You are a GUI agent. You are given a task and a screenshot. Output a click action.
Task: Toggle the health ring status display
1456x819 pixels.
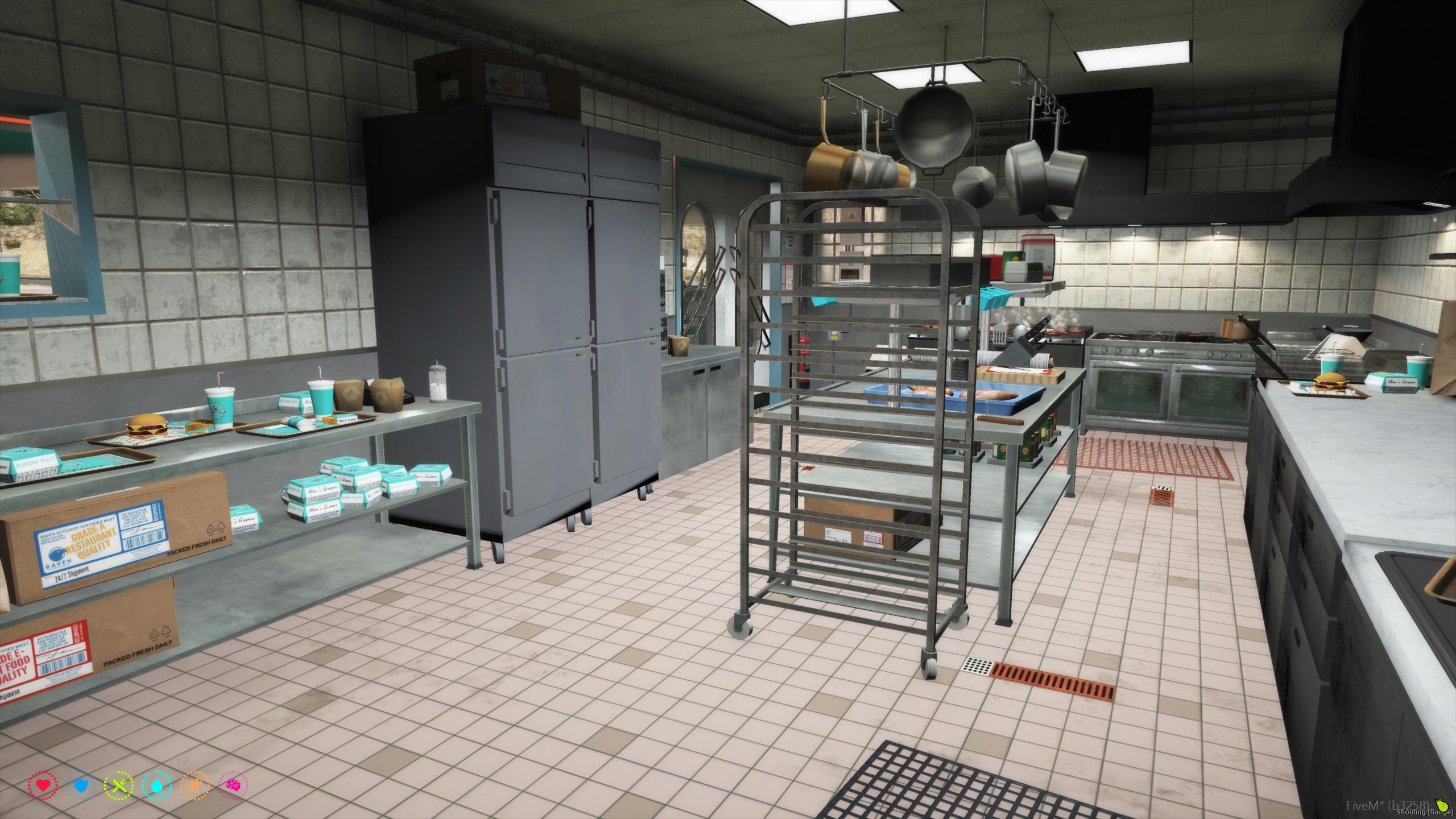(x=43, y=785)
